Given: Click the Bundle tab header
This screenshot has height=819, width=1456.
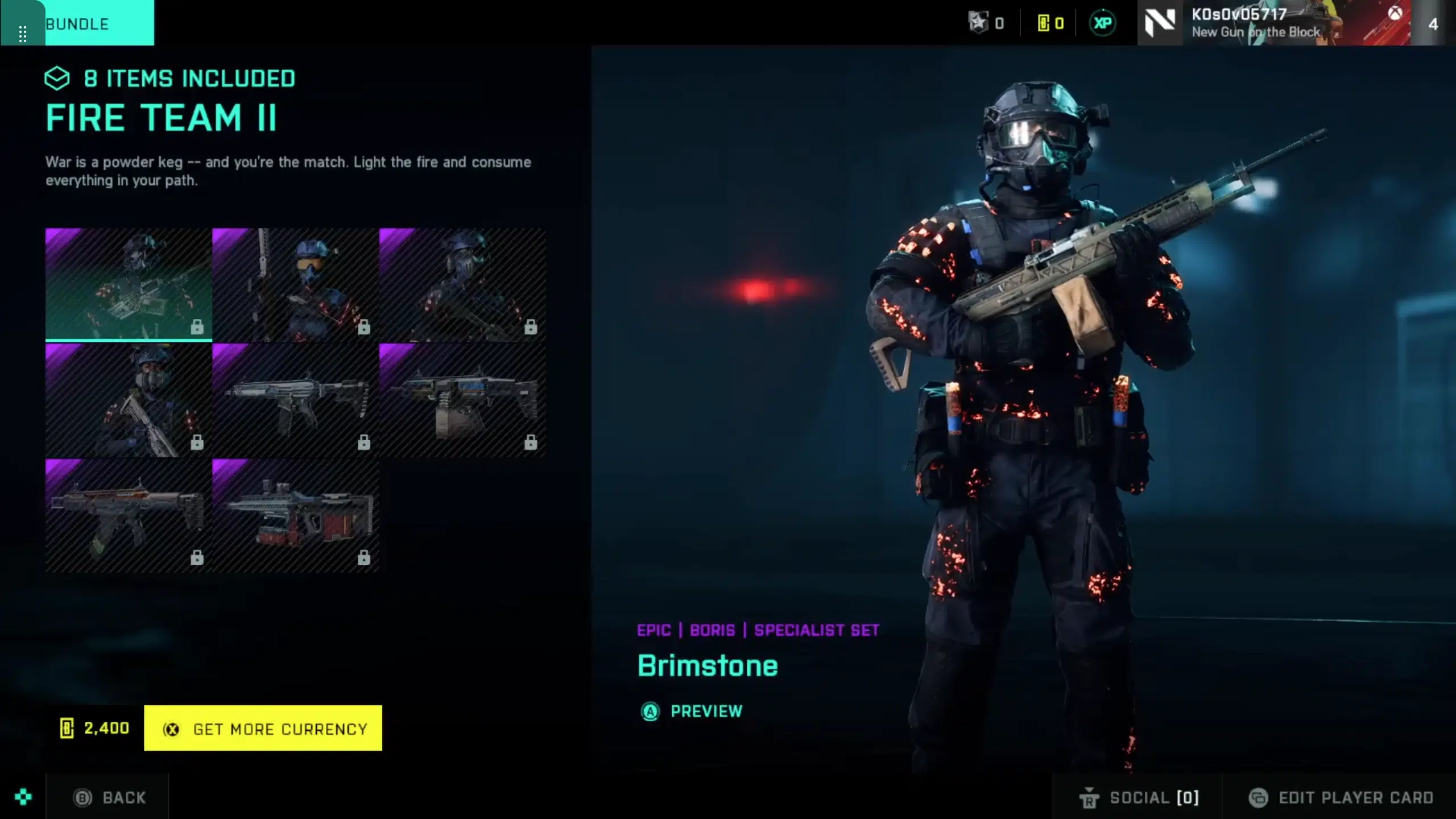Looking at the screenshot, I should (77, 24).
